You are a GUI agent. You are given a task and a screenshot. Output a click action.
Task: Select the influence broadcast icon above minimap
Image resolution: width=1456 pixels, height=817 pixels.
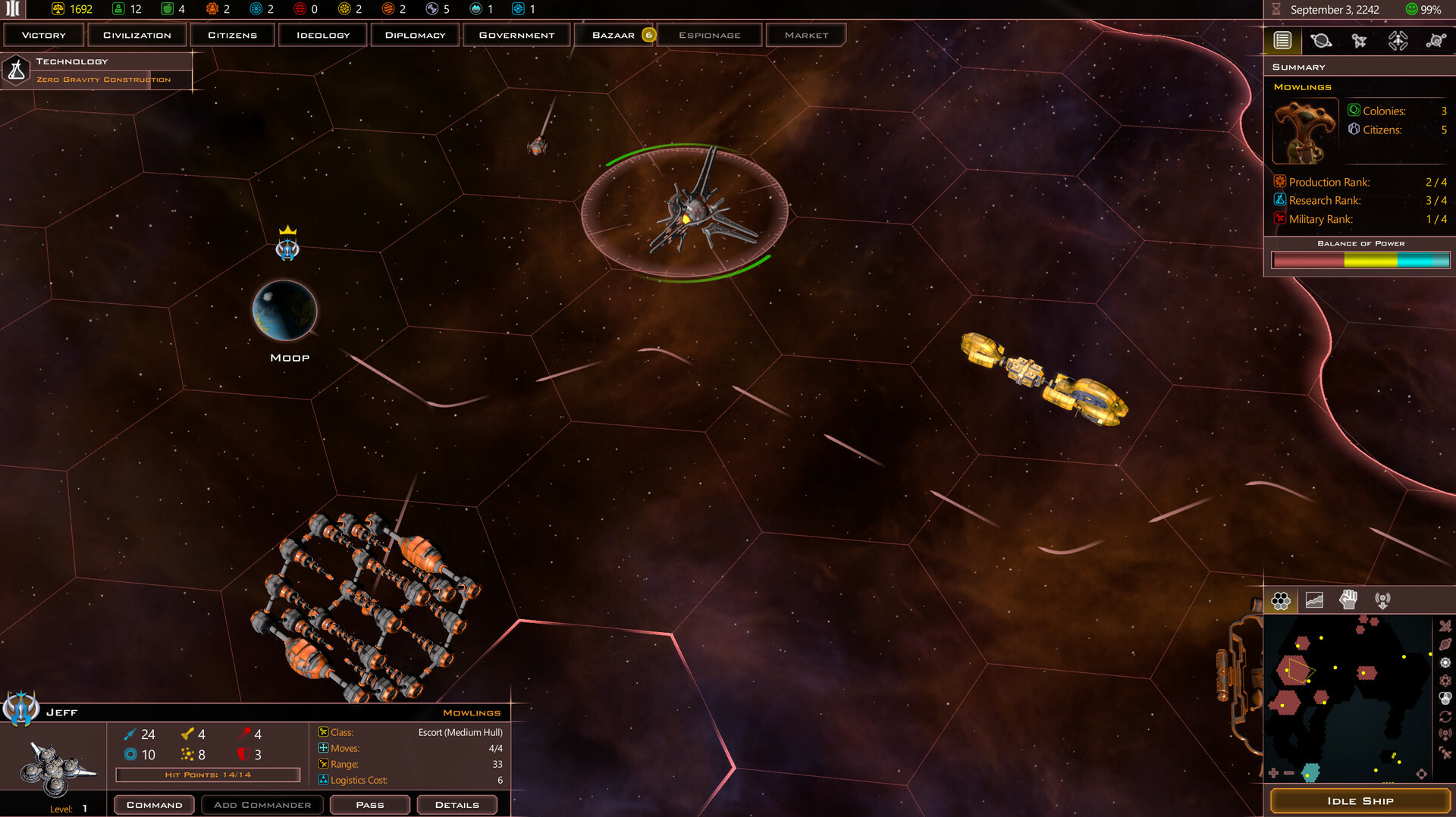point(1384,599)
